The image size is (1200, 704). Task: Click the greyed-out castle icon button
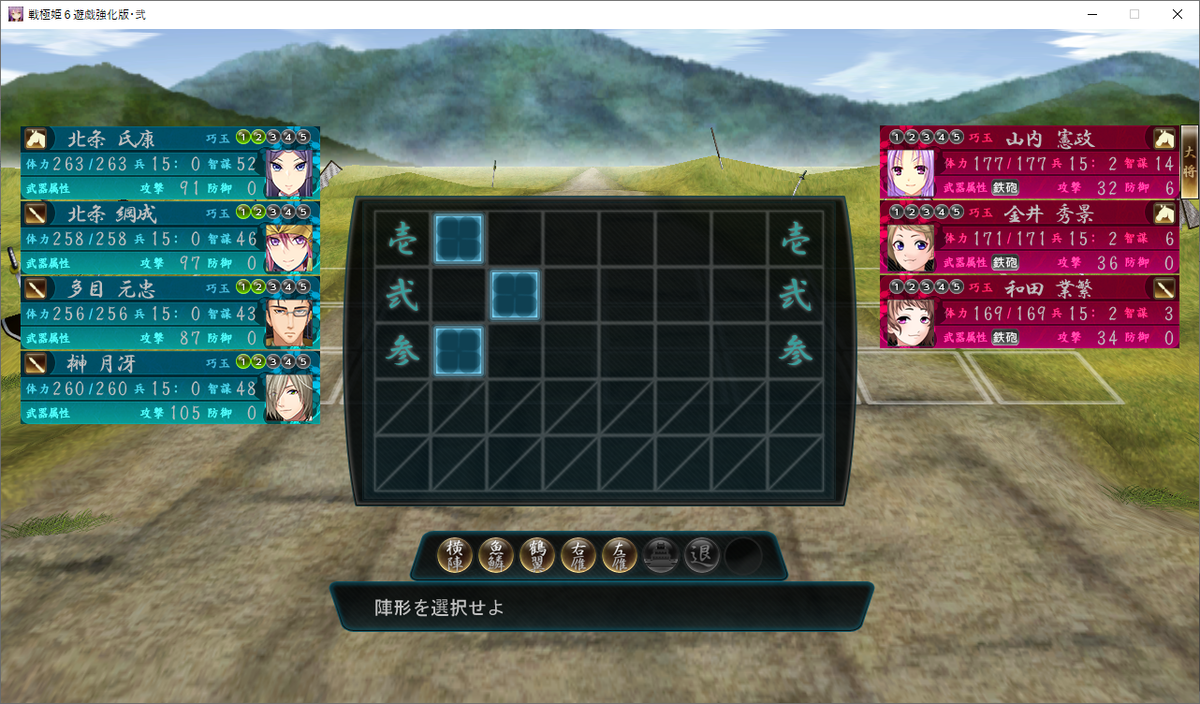(x=661, y=555)
